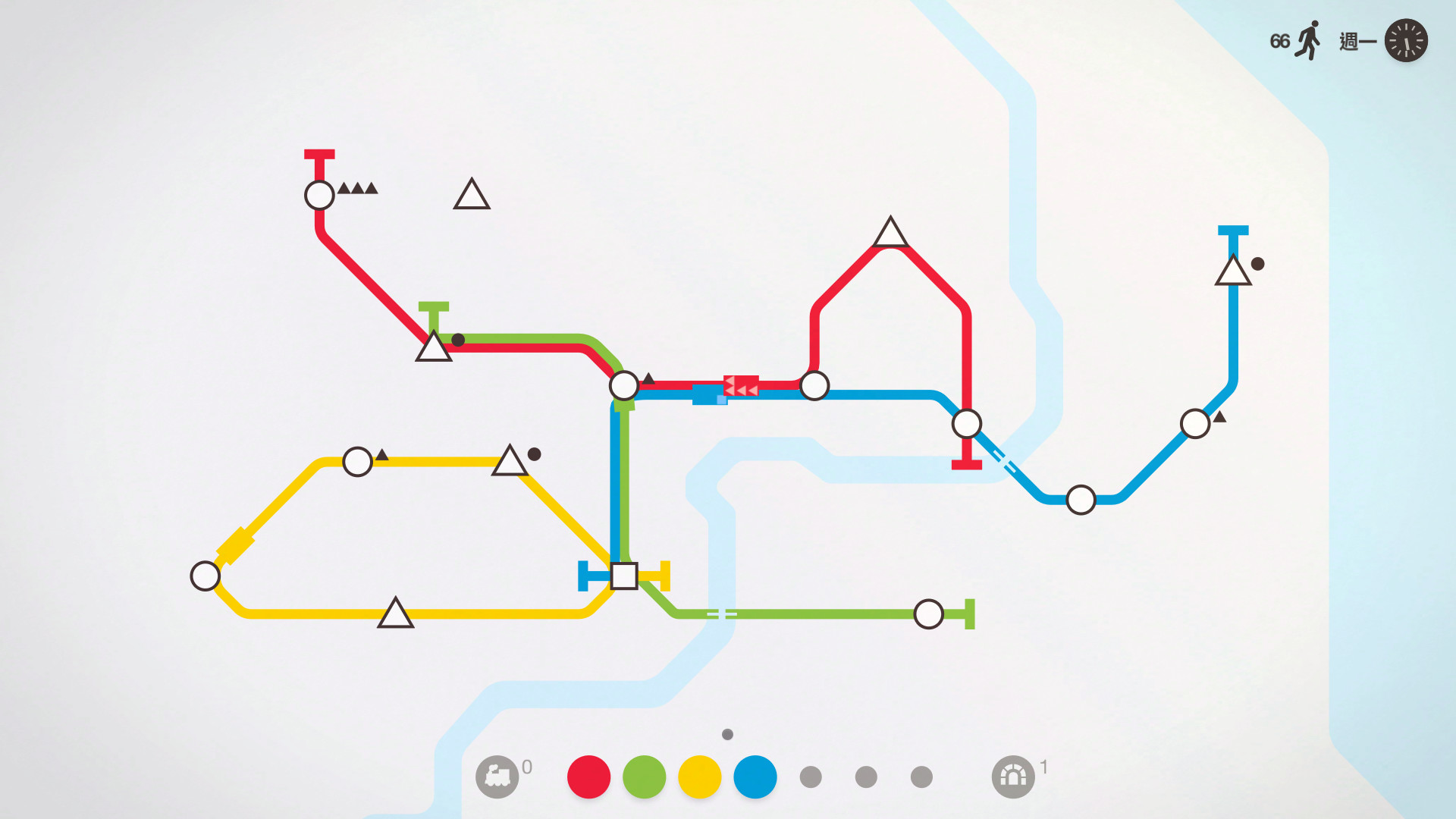Activate the first grey unused line slot
Image resolution: width=1456 pixels, height=819 pixels.
coord(811,775)
